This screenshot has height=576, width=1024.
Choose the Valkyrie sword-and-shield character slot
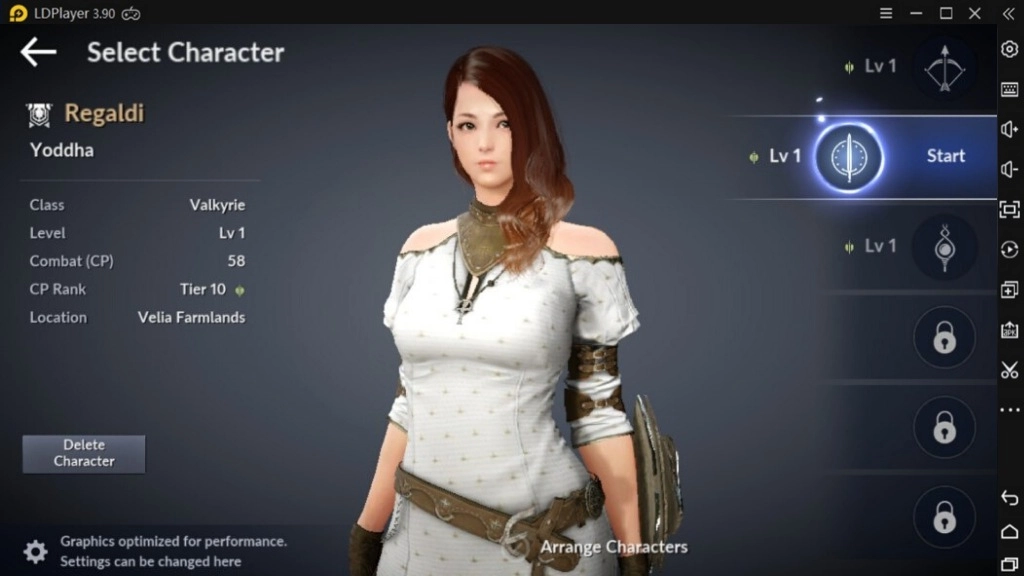click(848, 157)
